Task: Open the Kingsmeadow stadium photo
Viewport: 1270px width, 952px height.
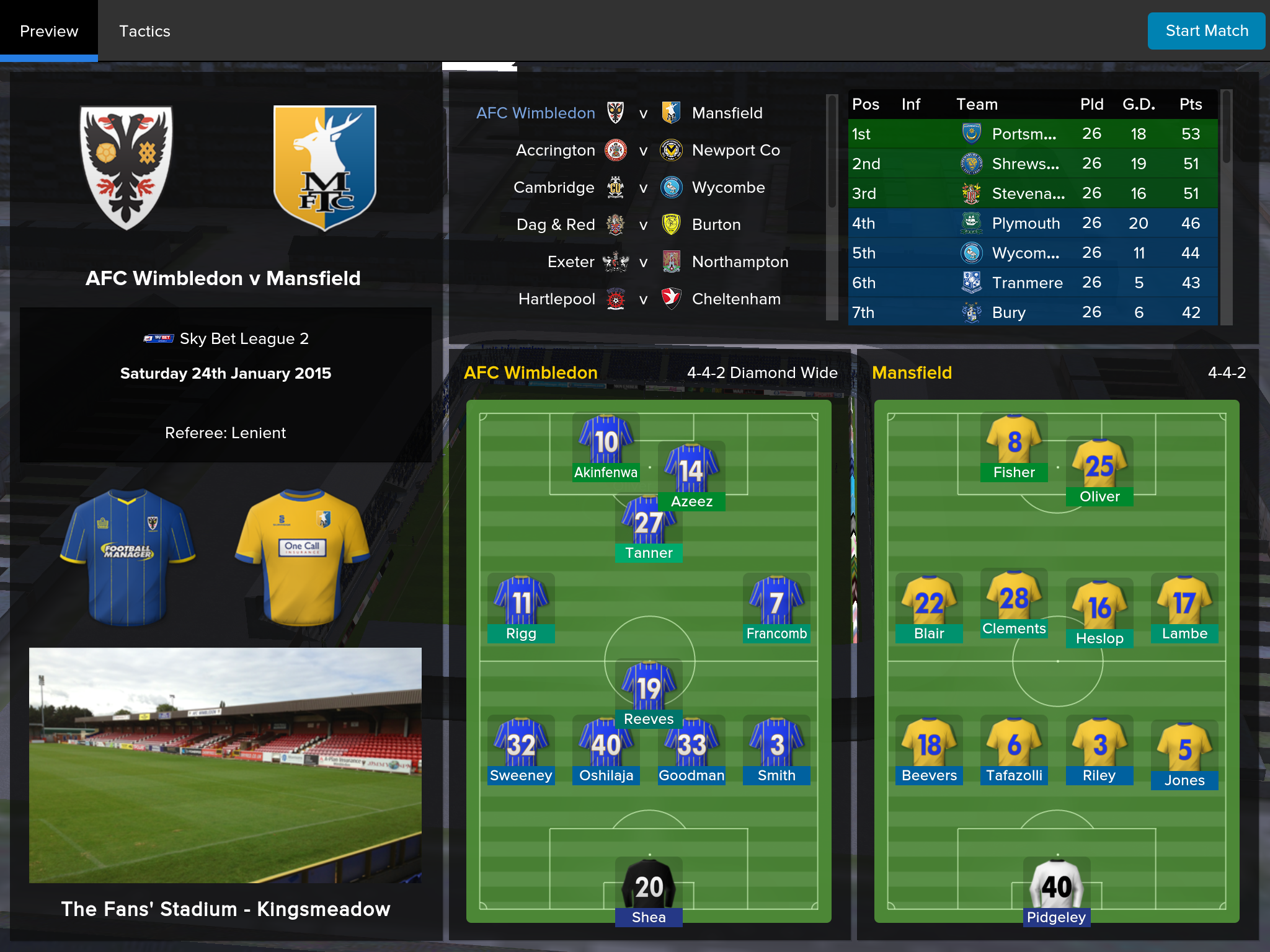Action: [225, 765]
